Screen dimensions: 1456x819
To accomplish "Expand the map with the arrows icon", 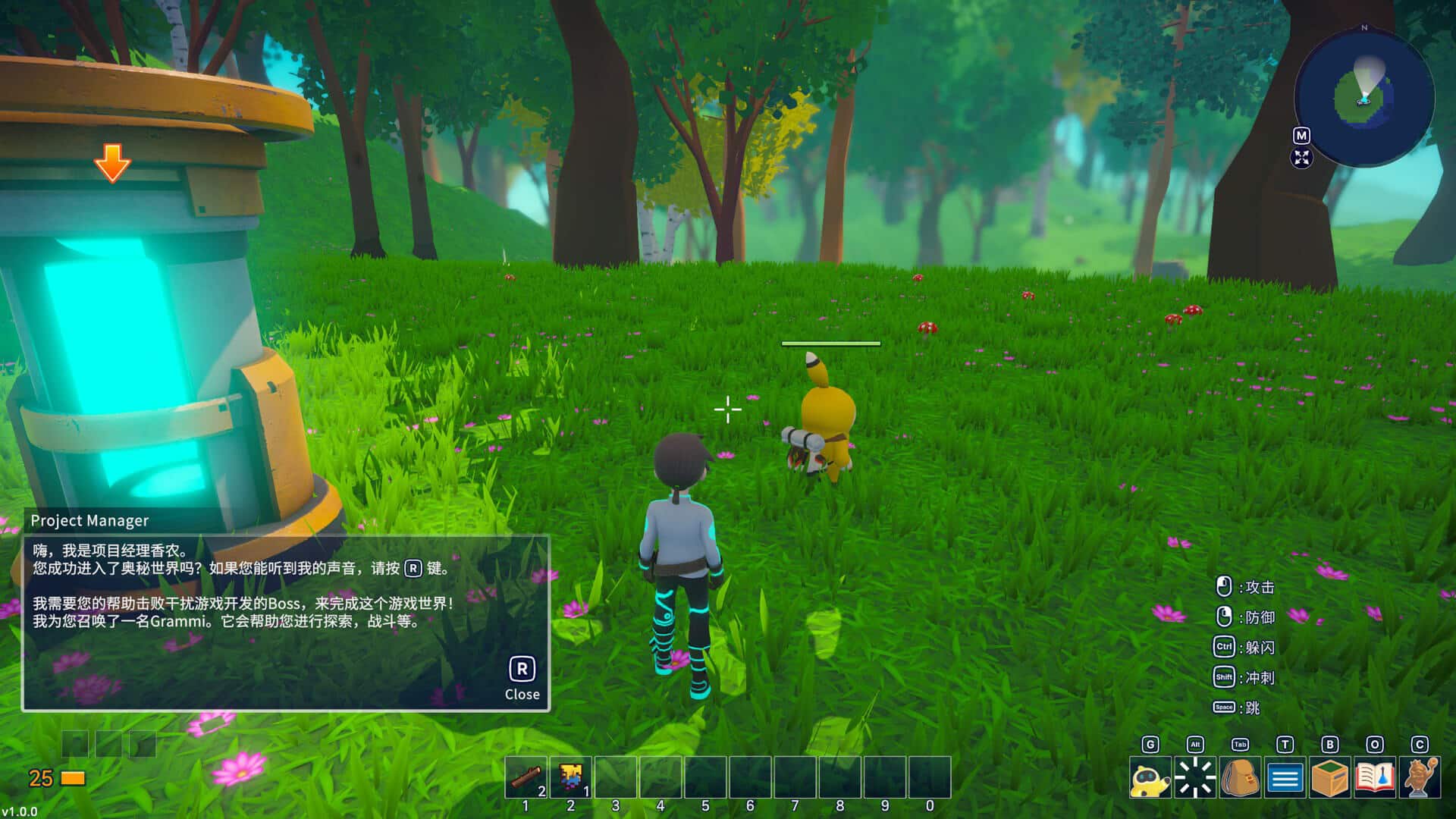I will click(x=1301, y=158).
